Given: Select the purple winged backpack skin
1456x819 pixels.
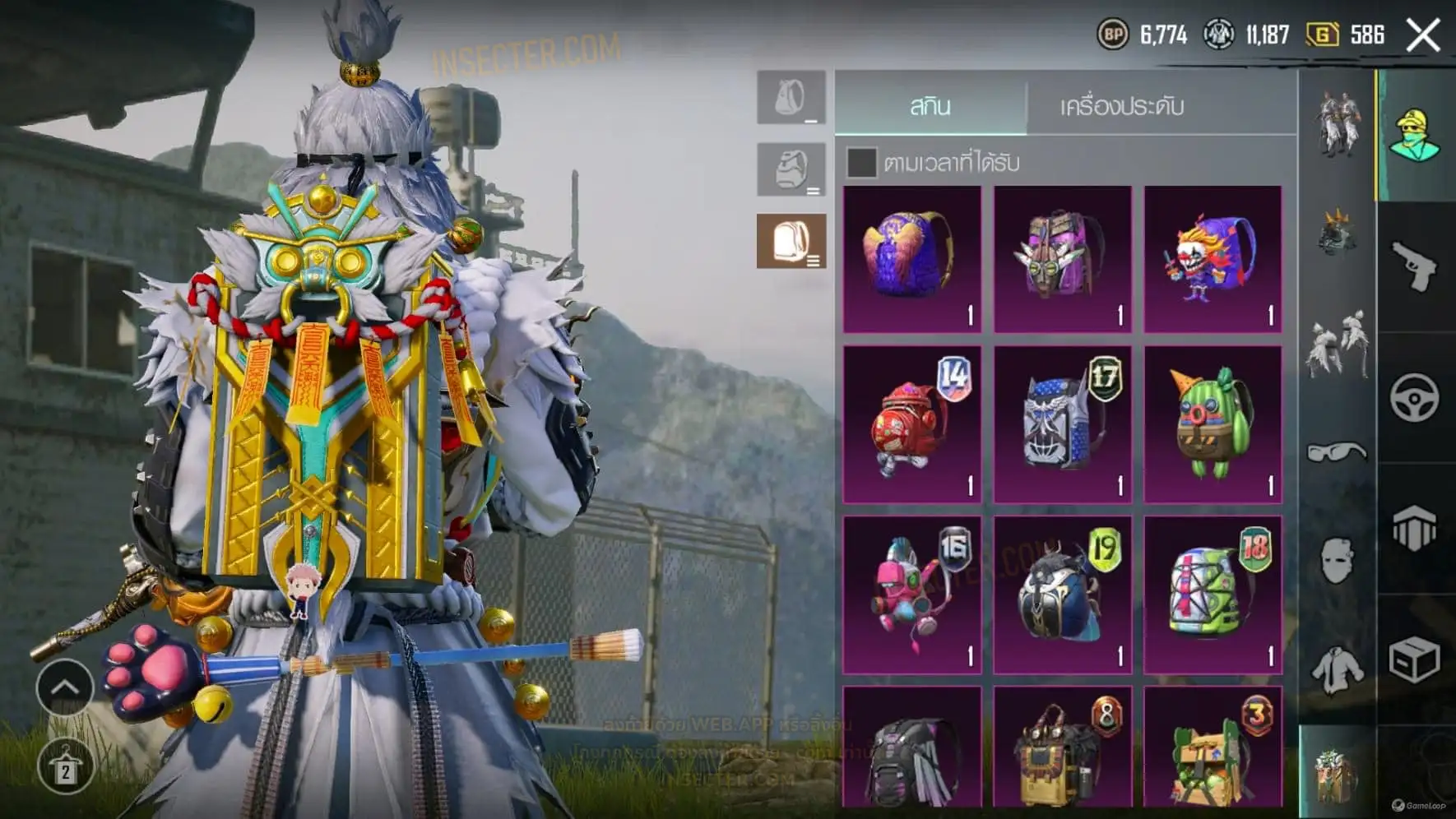Looking at the screenshot, I should tap(912, 259).
